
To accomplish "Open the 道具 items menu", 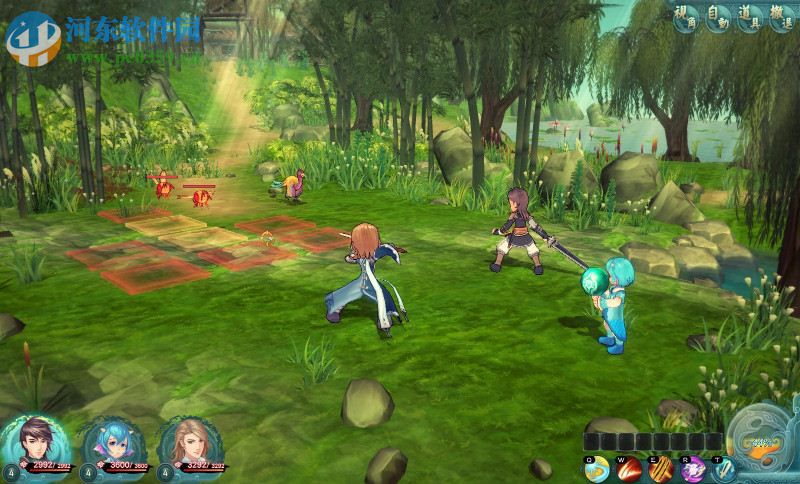I will 749,17.
